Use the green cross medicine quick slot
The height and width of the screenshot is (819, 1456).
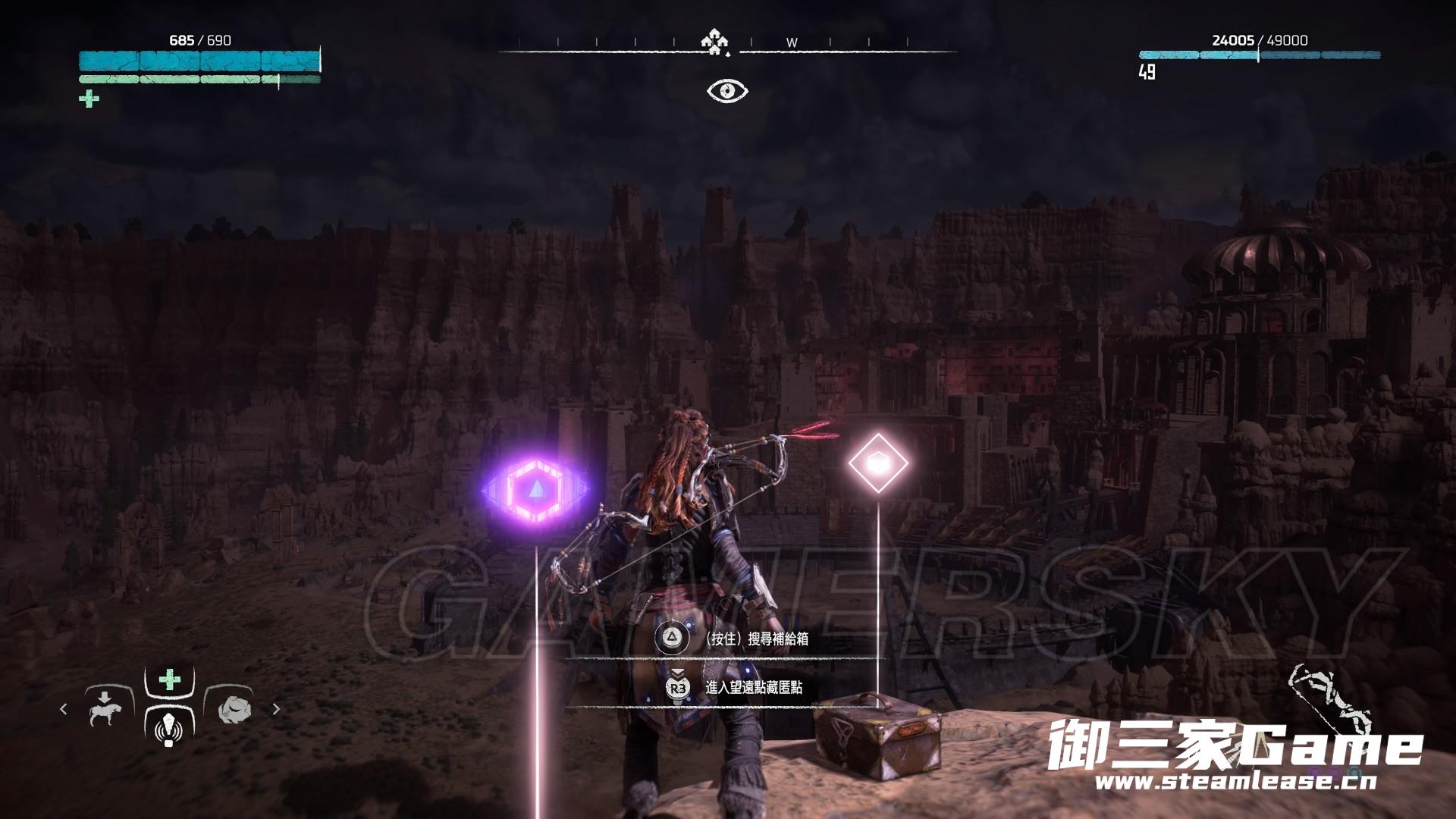[x=169, y=679]
